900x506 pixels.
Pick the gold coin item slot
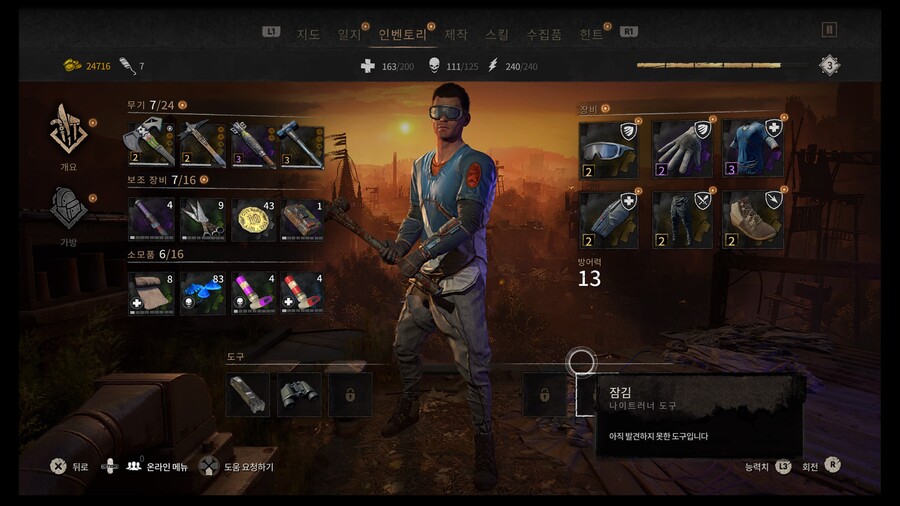tap(254, 218)
